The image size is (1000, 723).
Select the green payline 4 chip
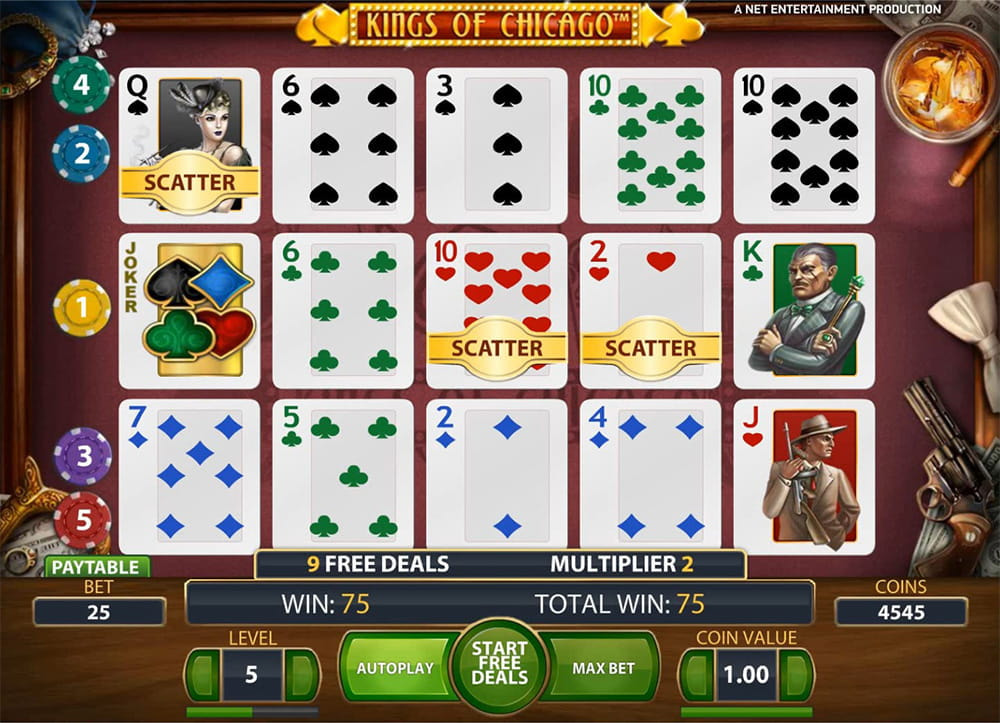(x=81, y=84)
